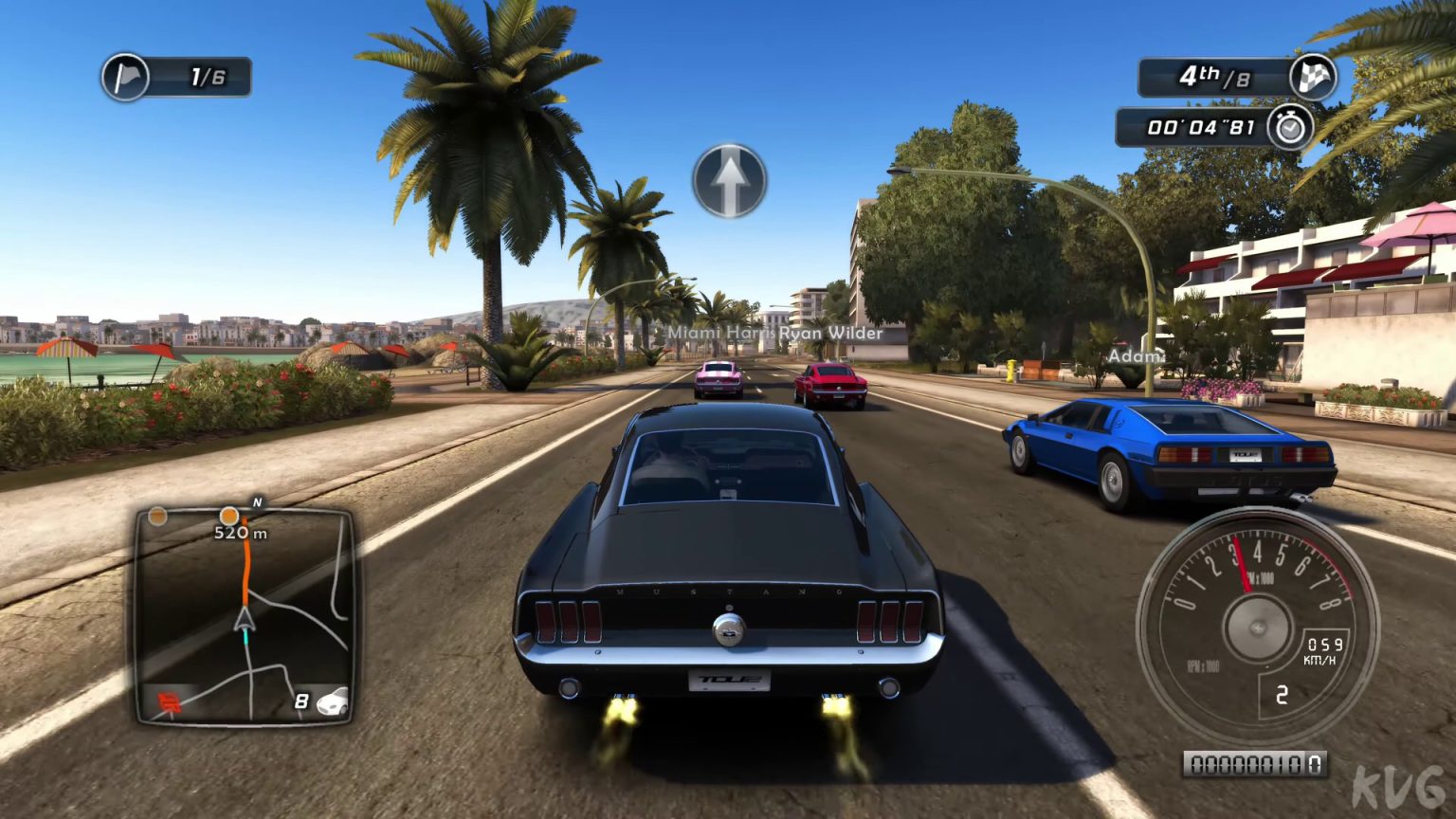Click the upward direction arrow sign
Screen dimensions: 1456x819
[730, 181]
